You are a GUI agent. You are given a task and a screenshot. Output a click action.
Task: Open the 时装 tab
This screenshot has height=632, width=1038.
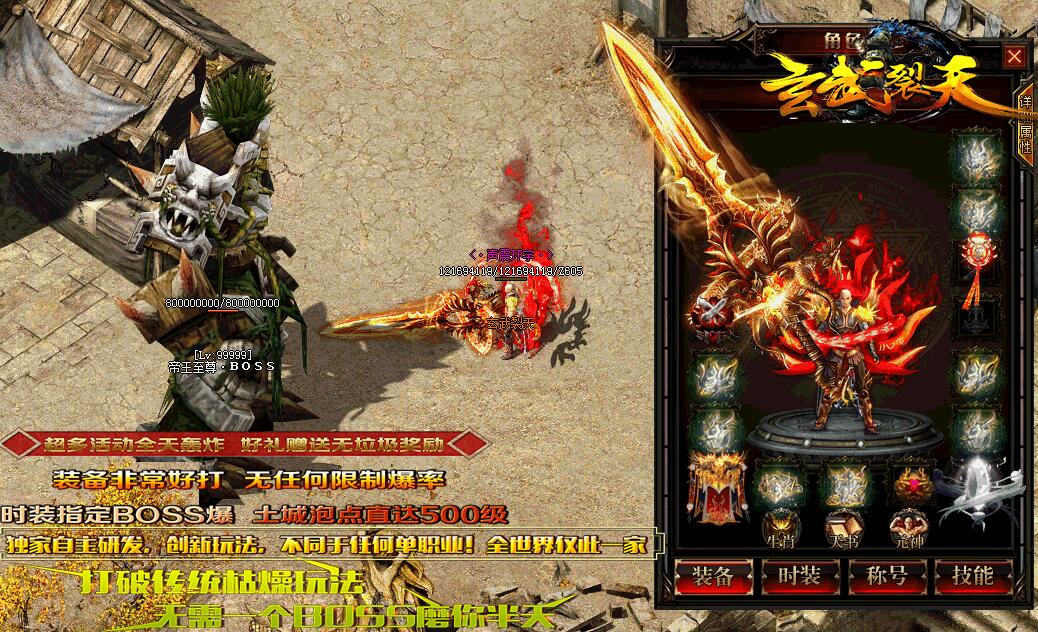(x=799, y=576)
